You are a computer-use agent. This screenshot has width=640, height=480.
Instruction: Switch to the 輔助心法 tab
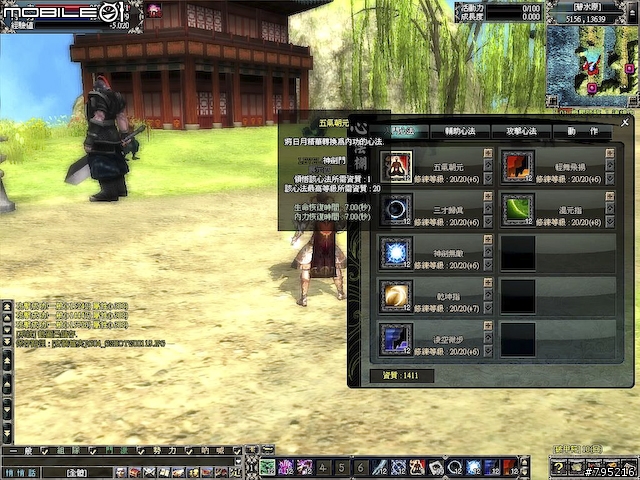click(x=464, y=131)
